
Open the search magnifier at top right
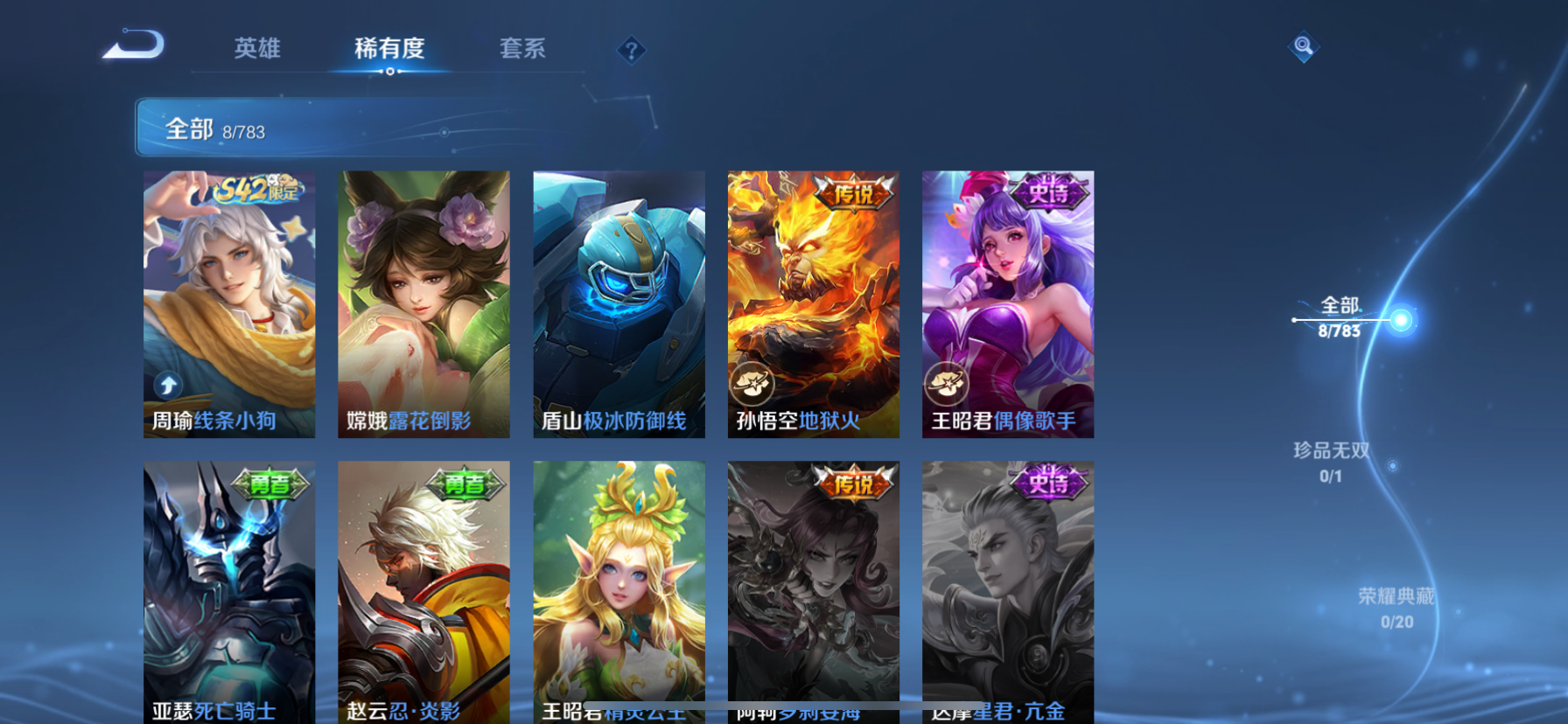[x=1303, y=46]
